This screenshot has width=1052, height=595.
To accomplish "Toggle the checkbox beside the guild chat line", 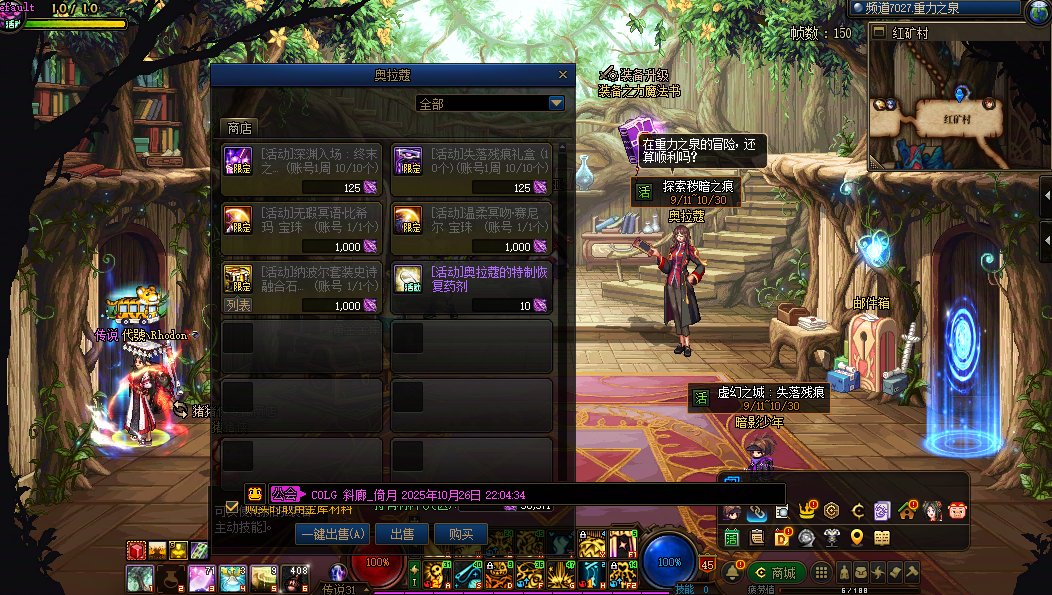I will (232, 506).
